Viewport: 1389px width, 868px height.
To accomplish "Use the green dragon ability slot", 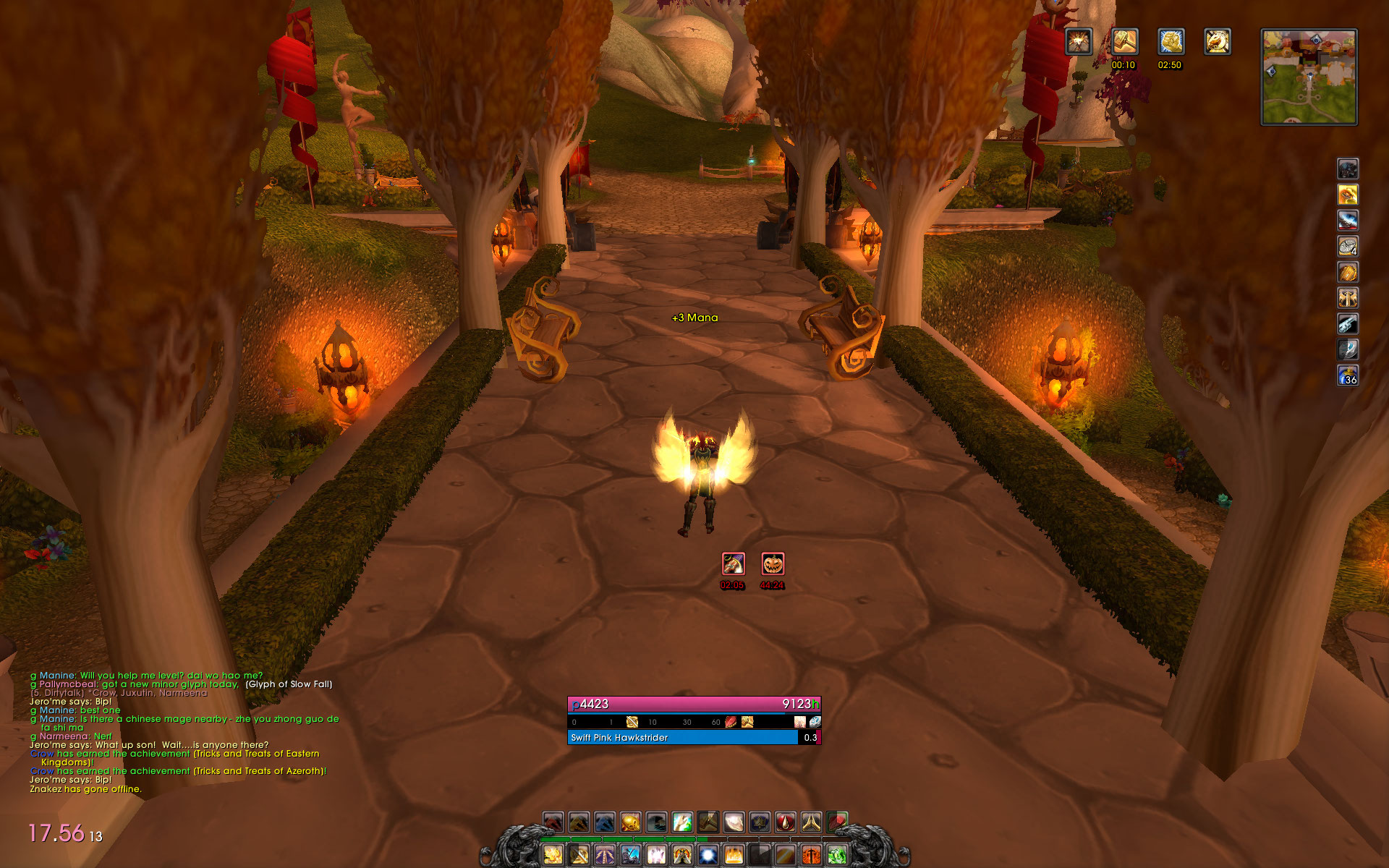I will 837,856.
